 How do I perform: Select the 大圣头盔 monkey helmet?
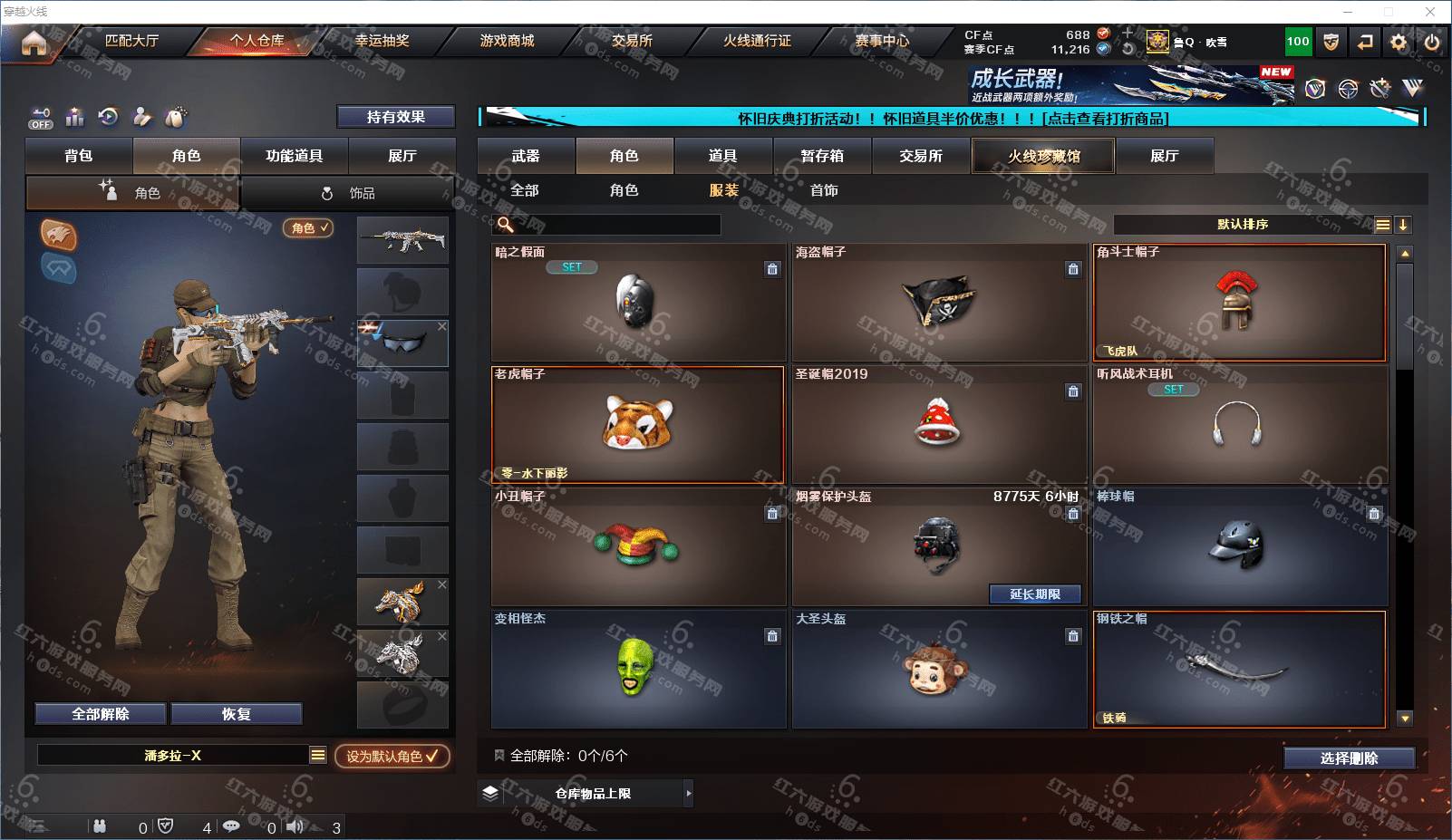pos(939,670)
